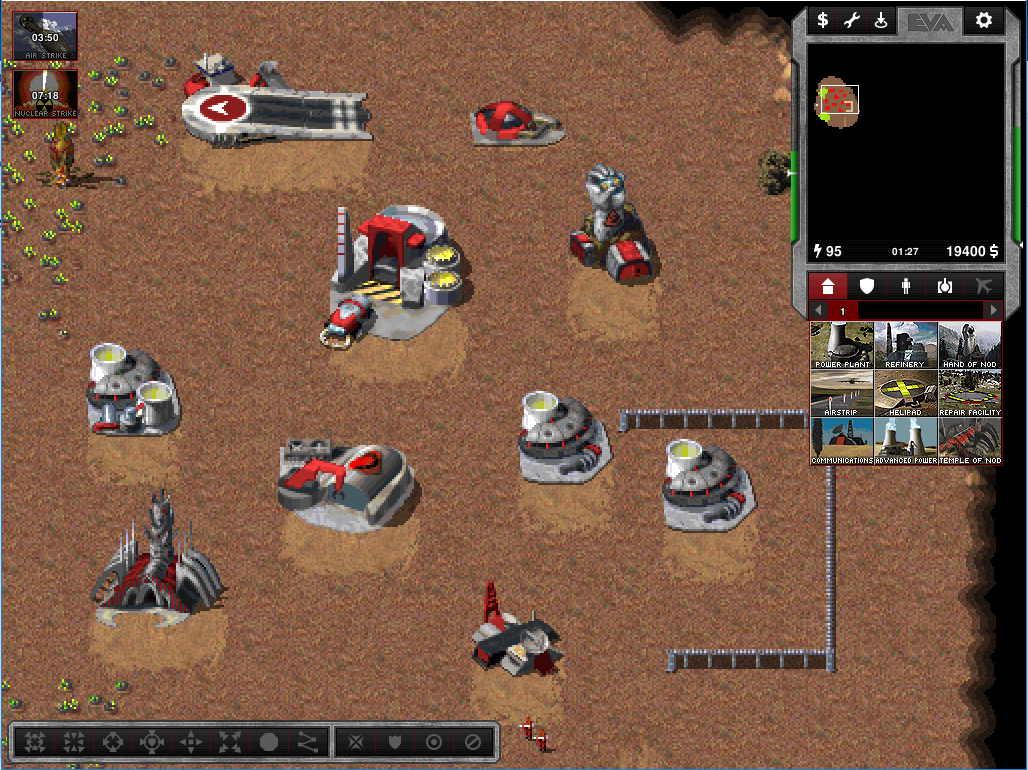Build a Power Plant
Viewport: 1028px width, 770px height.
842,345
